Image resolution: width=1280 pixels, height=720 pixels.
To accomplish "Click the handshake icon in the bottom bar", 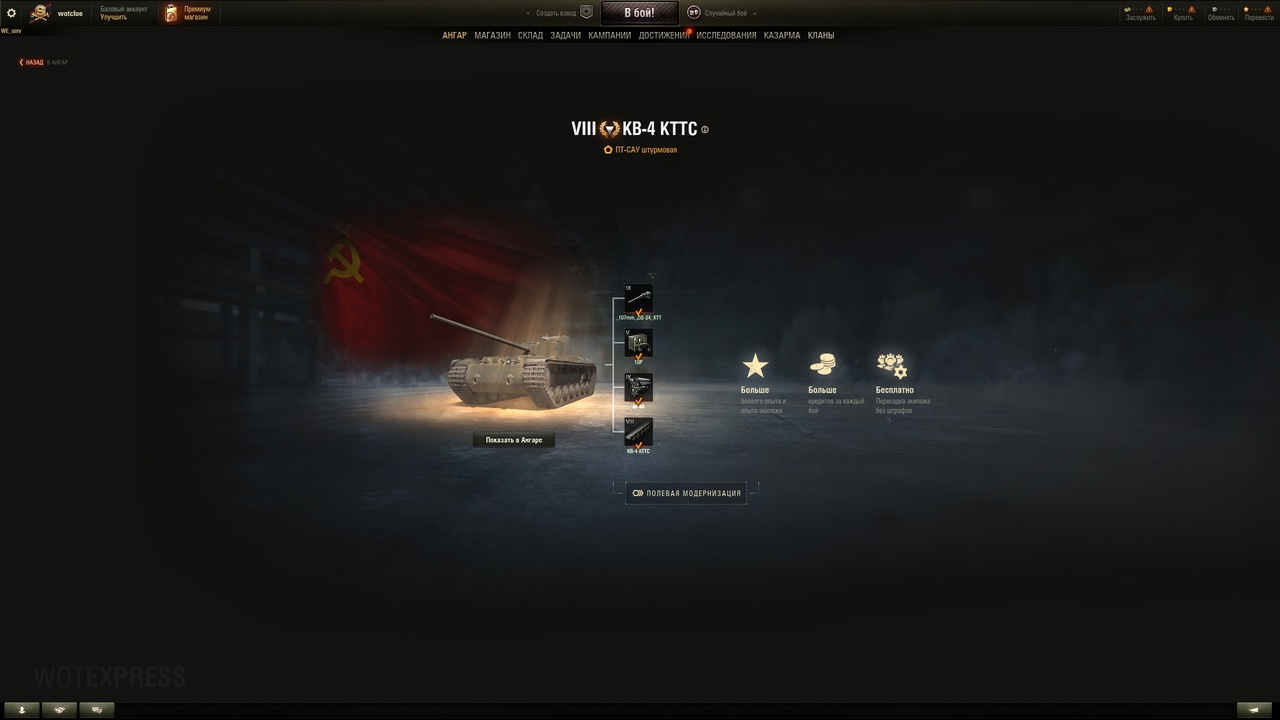I will click(x=59, y=709).
